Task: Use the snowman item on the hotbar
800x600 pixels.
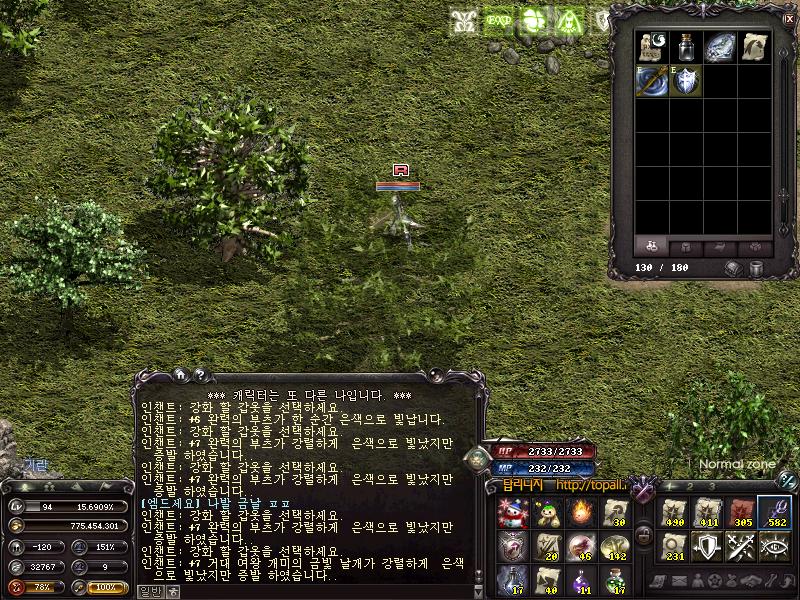Action: [x=513, y=511]
